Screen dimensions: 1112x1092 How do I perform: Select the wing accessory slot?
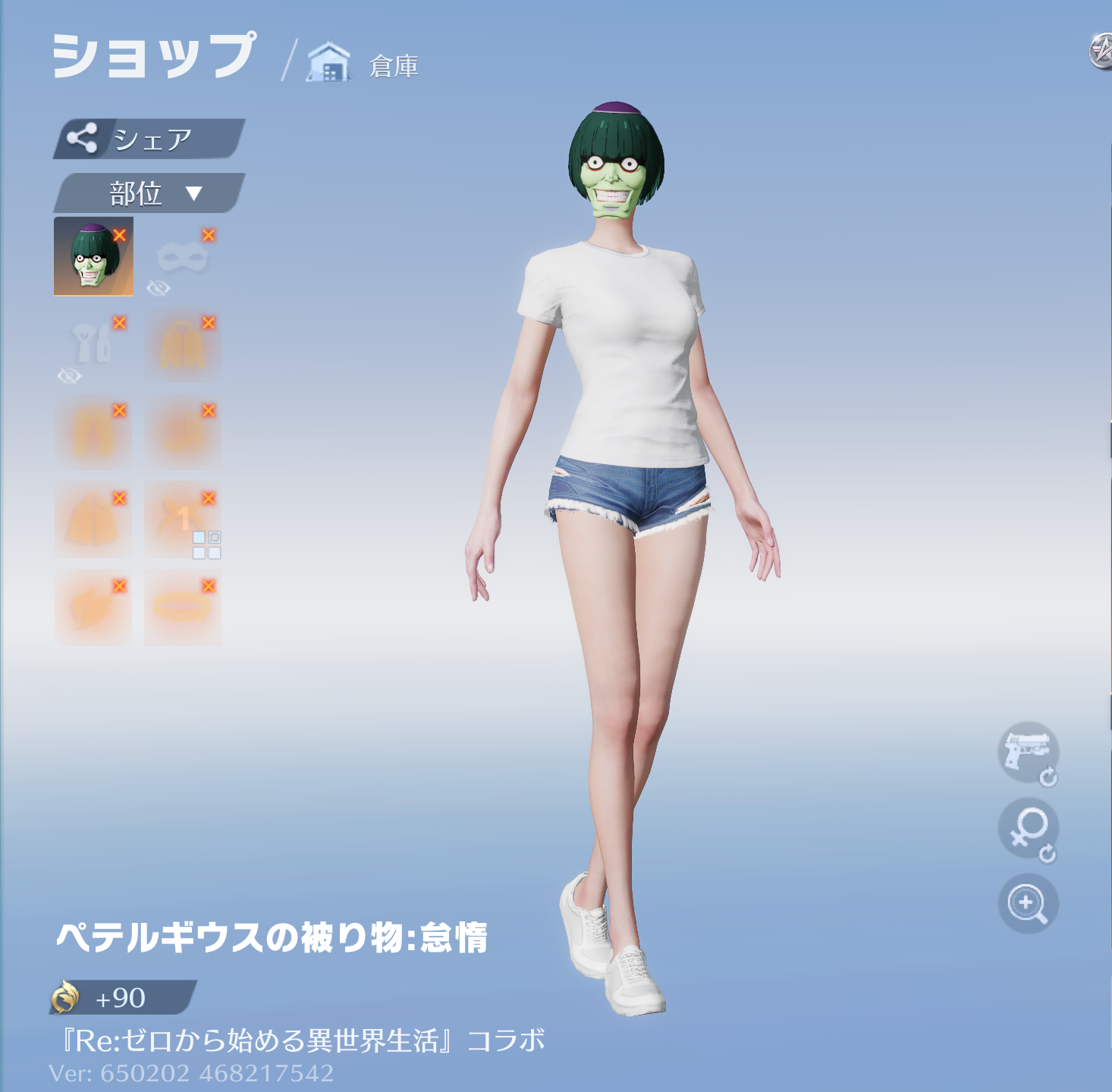coord(93,608)
